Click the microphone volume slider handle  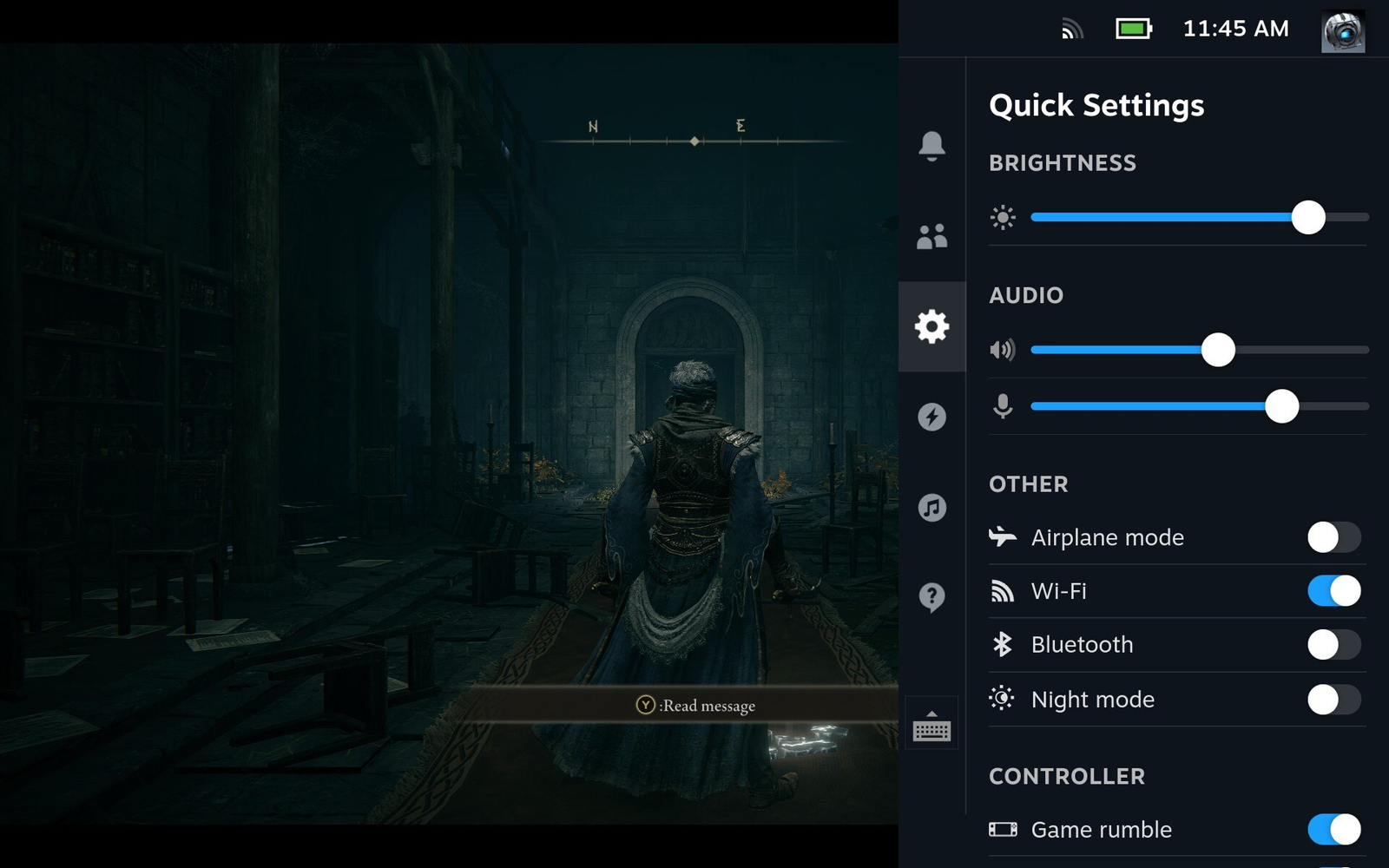tap(1281, 406)
